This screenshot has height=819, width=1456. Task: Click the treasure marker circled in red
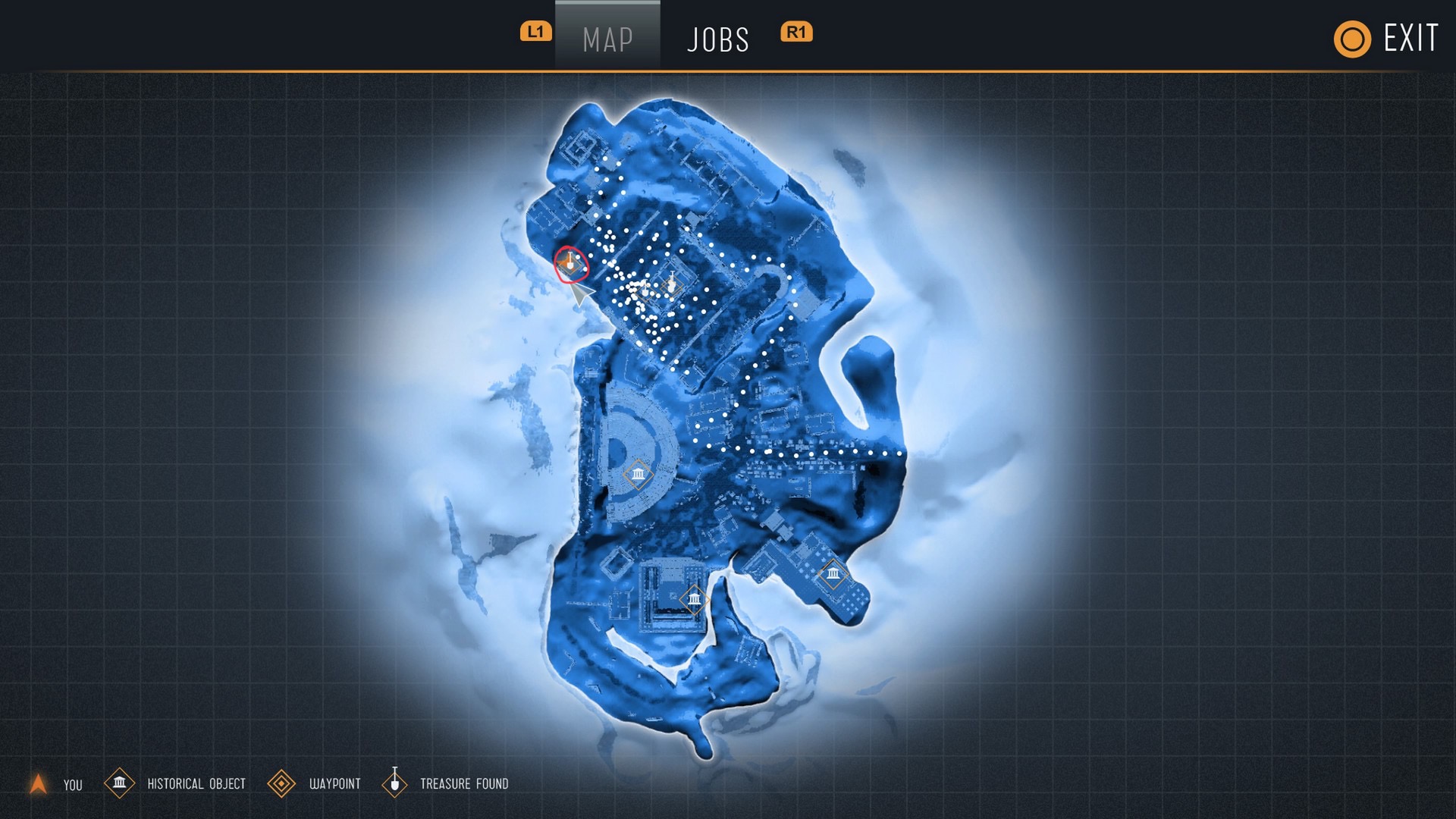[570, 264]
